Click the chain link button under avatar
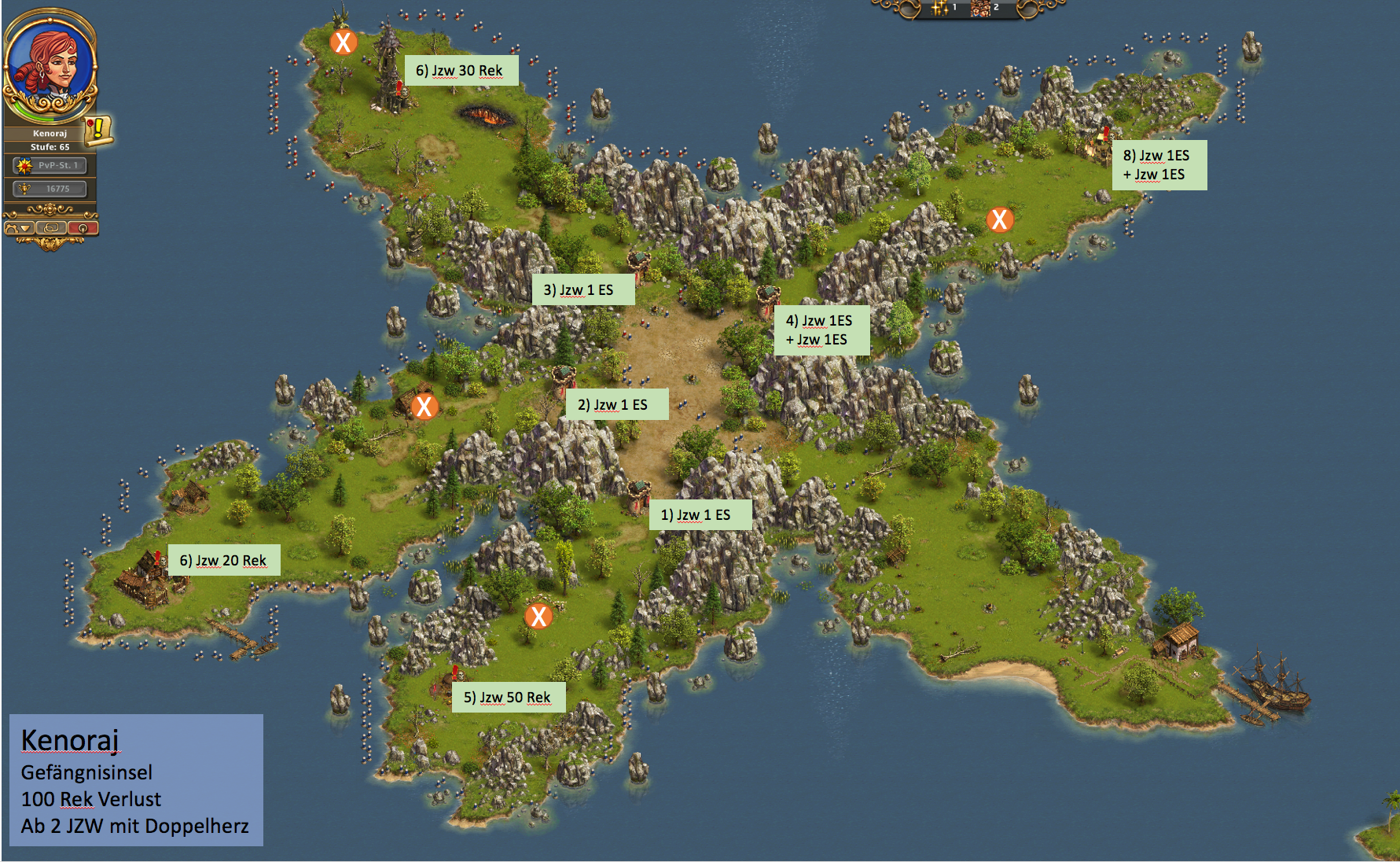1400x862 pixels. click(x=51, y=228)
